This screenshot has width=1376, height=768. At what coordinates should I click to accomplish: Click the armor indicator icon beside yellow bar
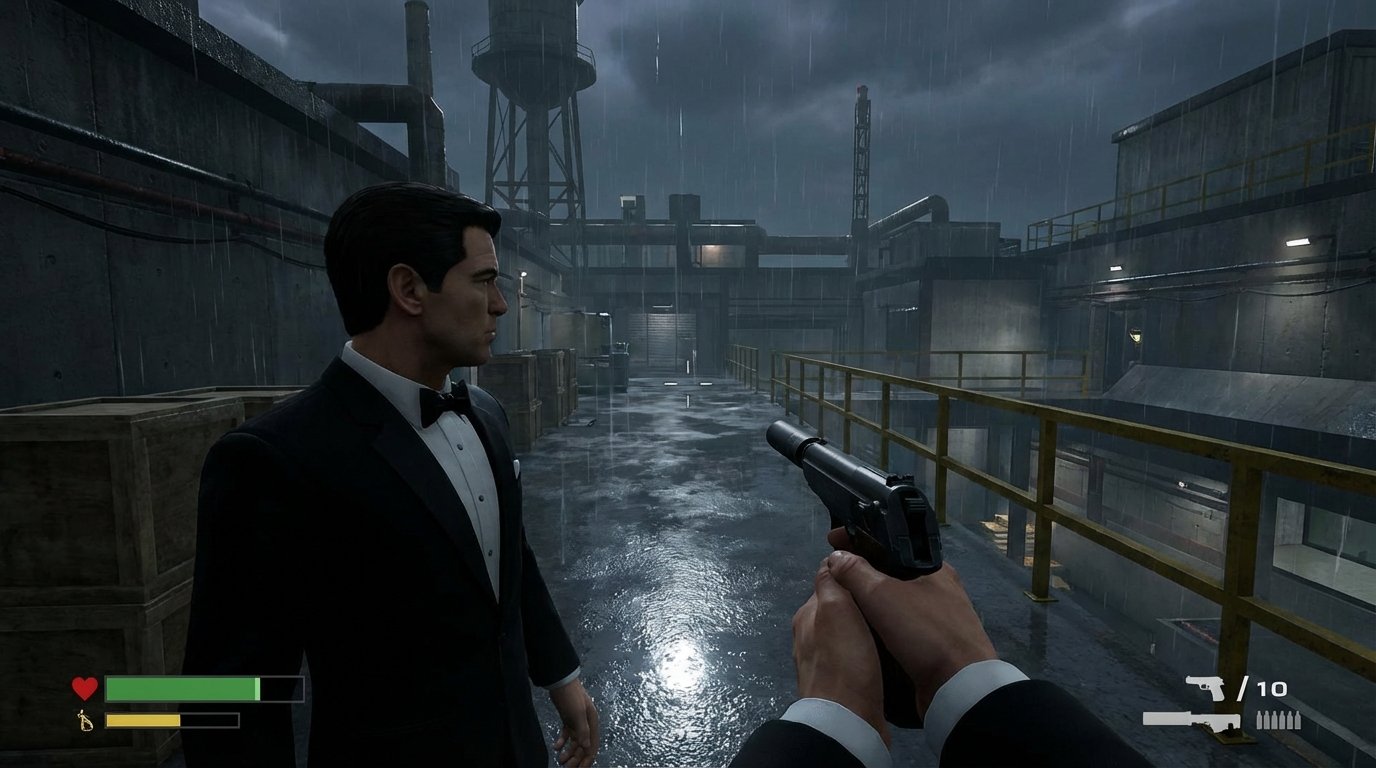click(x=82, y=722)
